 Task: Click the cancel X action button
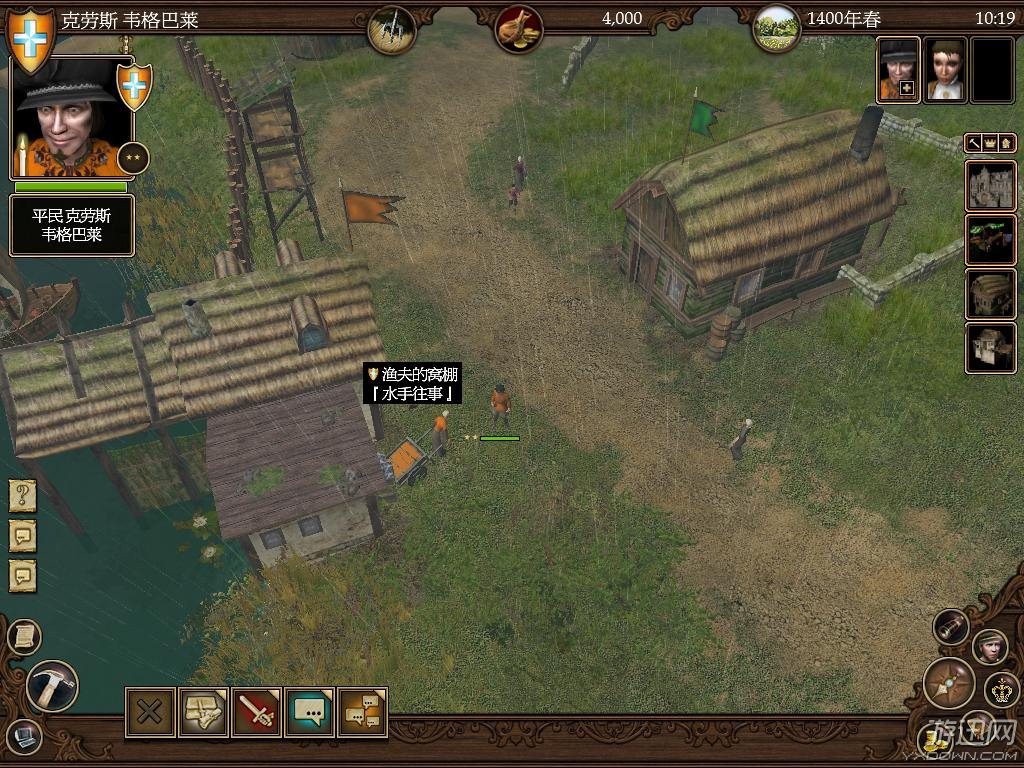(x=150, y=712)
